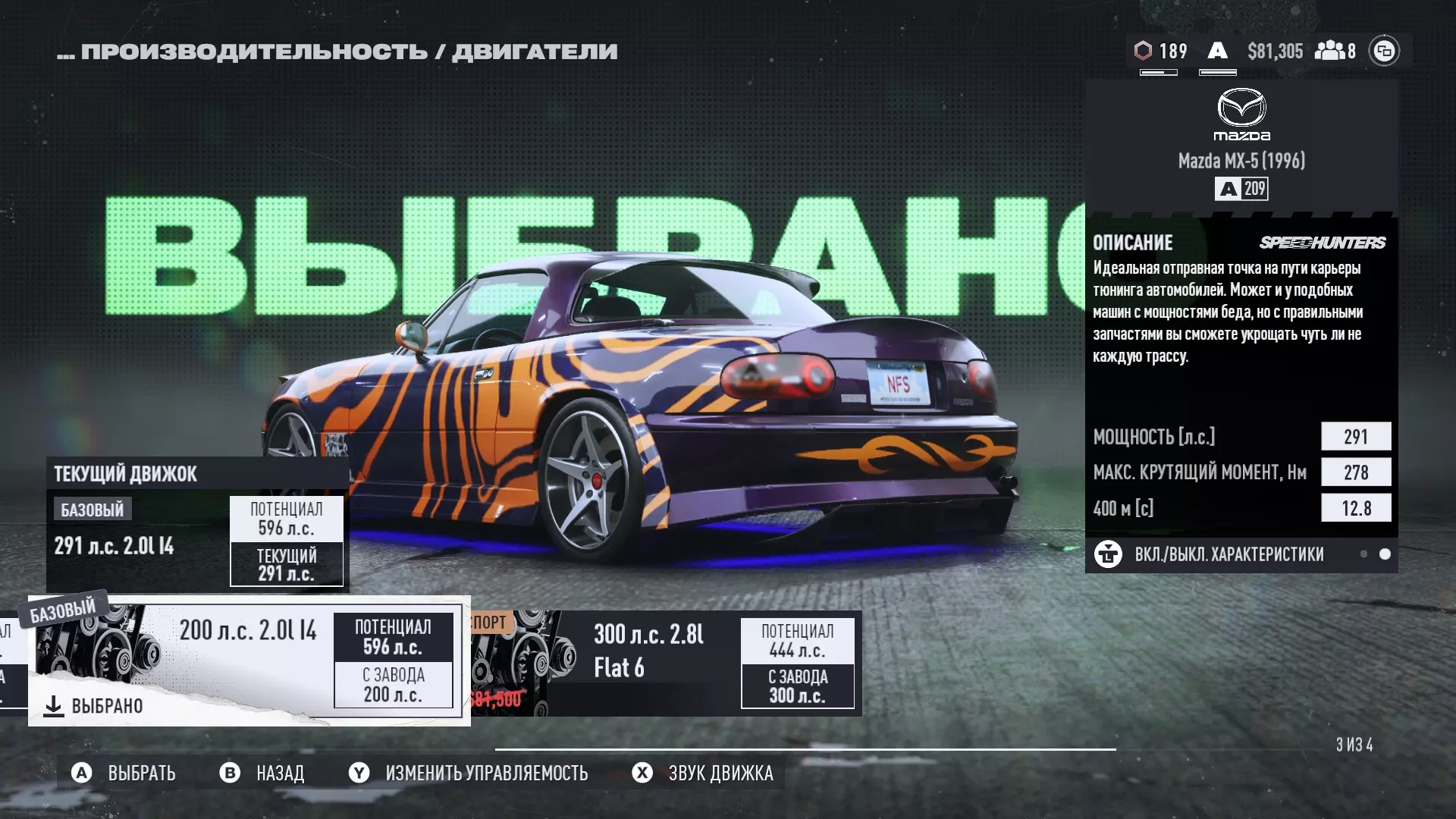
Task: Click the round chat icon in top corner
Action: (1384, 51)
